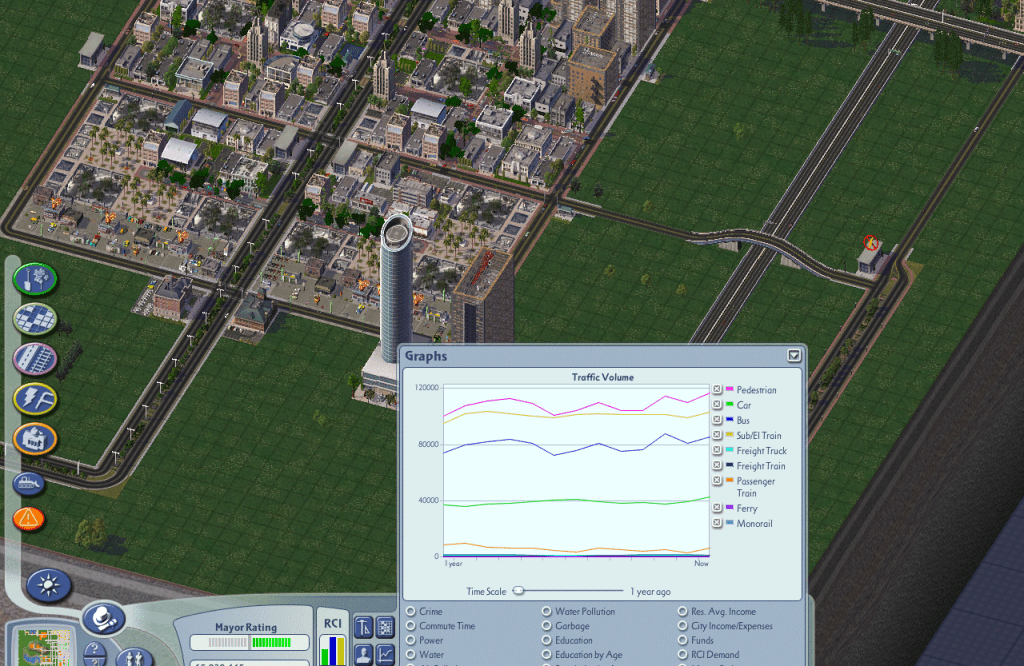Show the Water Pollution graph
This screenshot has width=1024, height=666.
[546, 612]
